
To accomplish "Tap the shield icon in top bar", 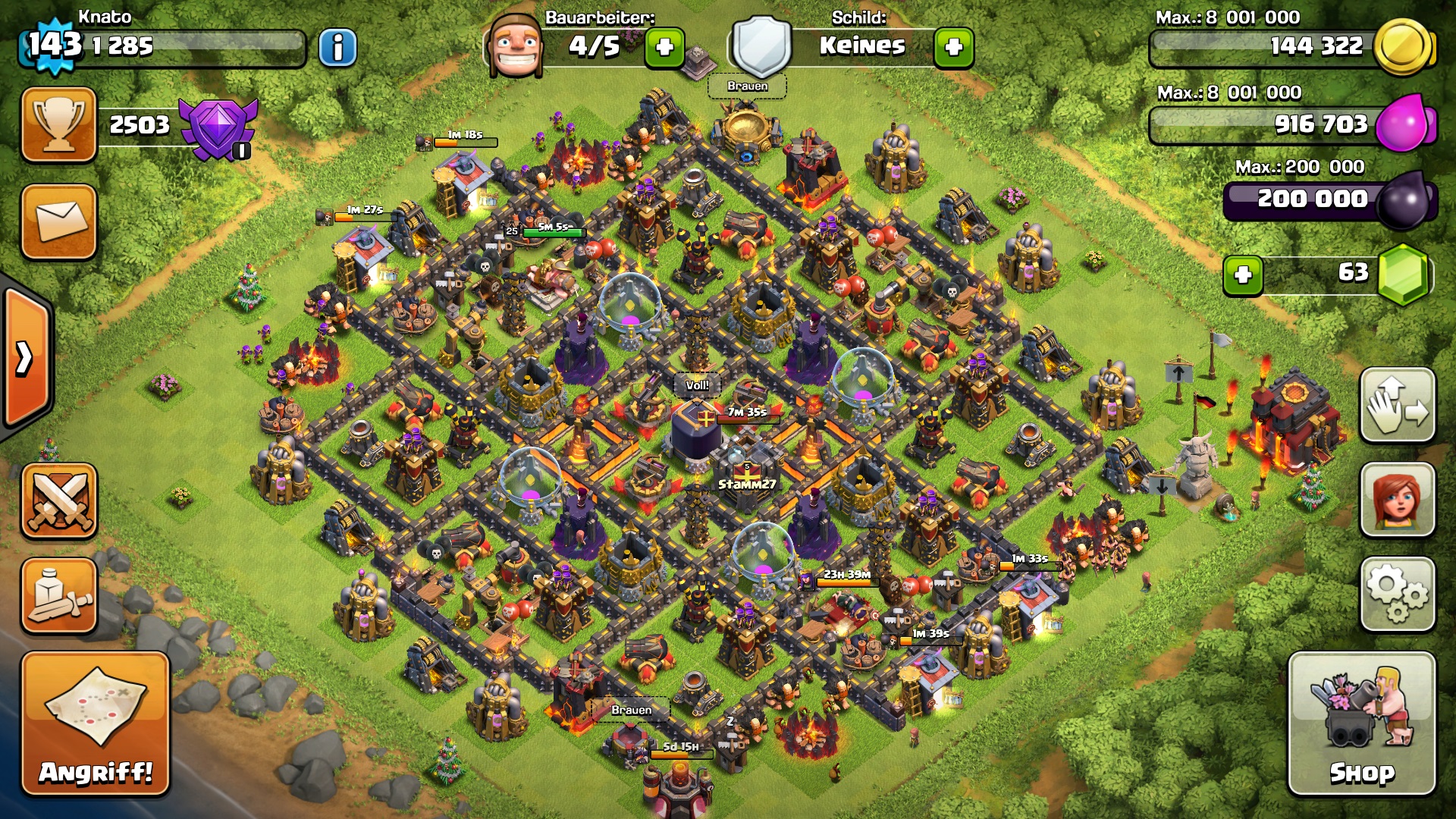I will pyautogui.click(x=761, y=47).
